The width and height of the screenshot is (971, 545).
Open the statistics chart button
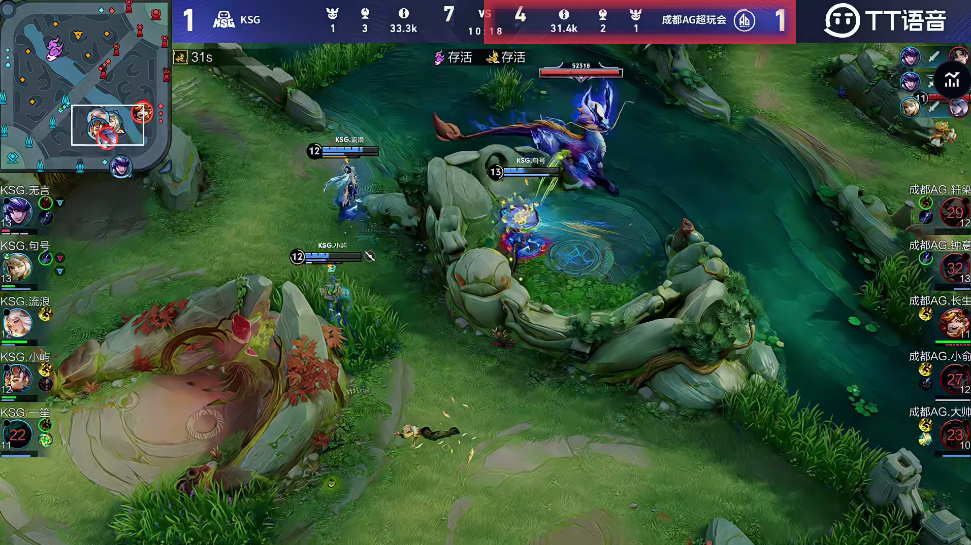951,80
